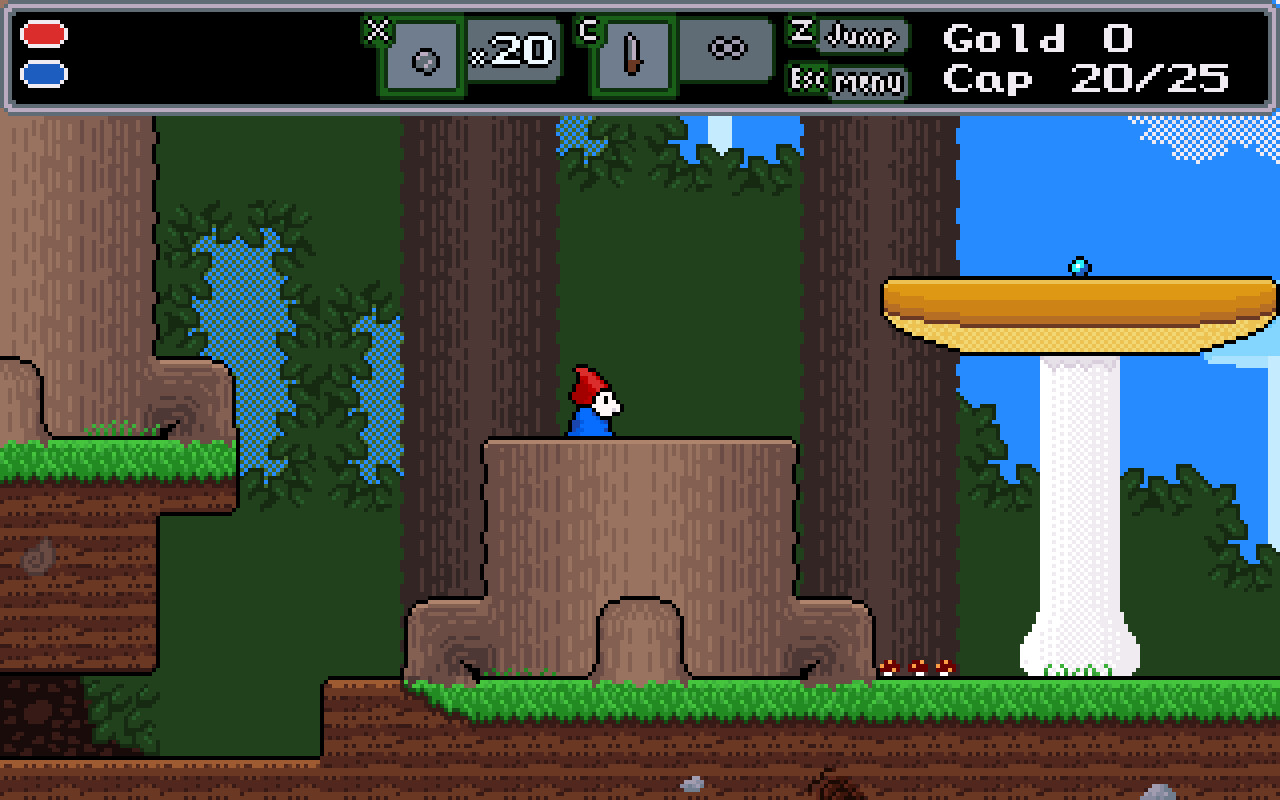Click the blue gem atop the mushroom platform
The height and width of the screenshot is (800, 1280).
(1077, 267)
